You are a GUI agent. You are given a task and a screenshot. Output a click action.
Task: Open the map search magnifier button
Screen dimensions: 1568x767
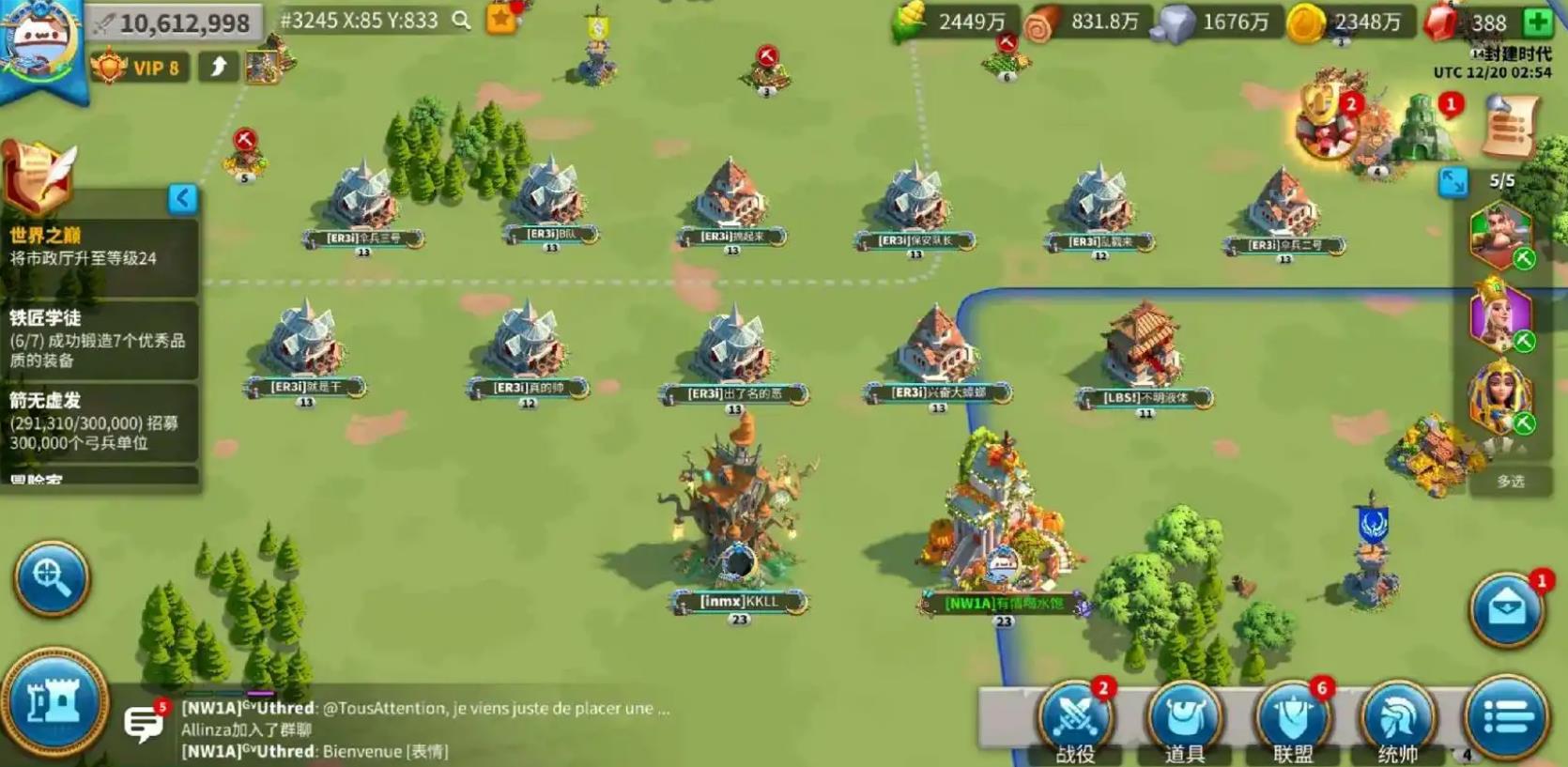tap(52, 577)
